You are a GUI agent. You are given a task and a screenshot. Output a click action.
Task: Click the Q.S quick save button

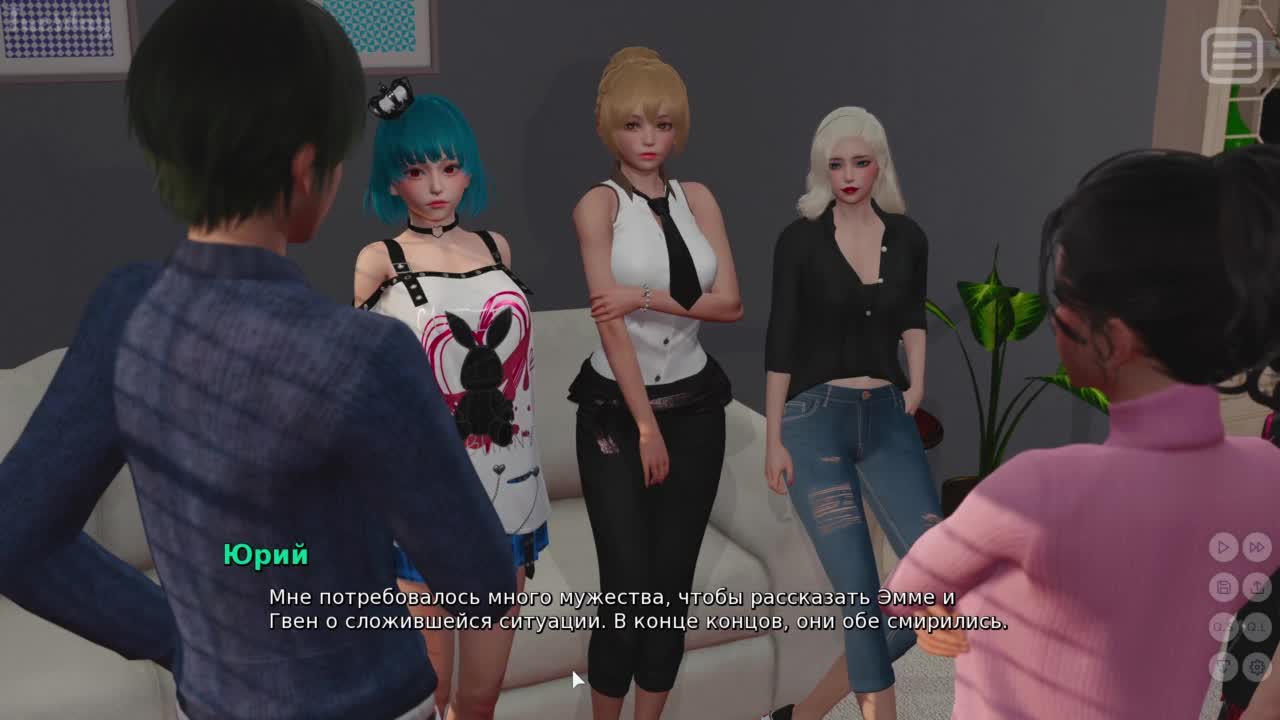(1223, 627)
